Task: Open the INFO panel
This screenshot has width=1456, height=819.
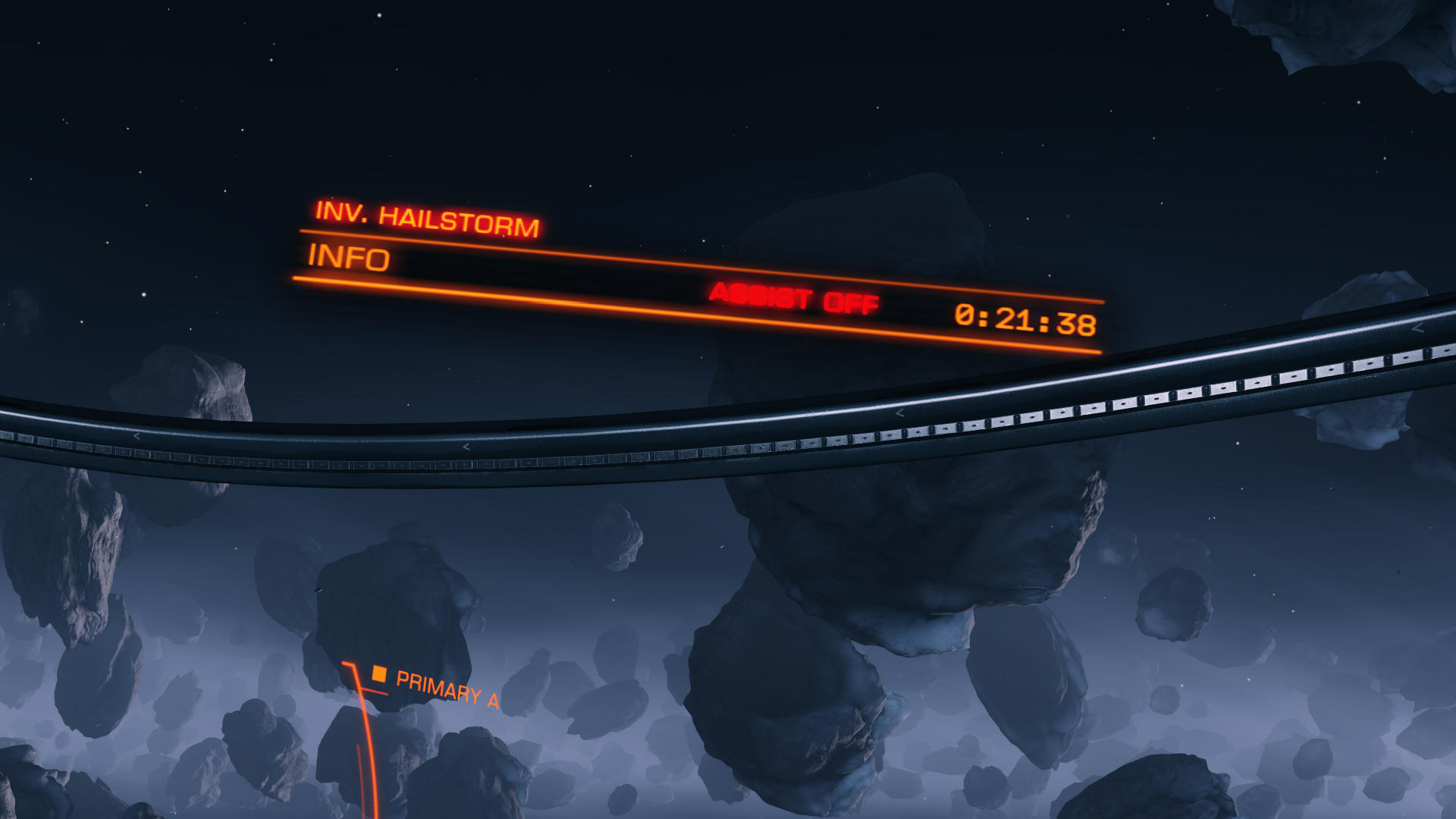Action: 349,258
